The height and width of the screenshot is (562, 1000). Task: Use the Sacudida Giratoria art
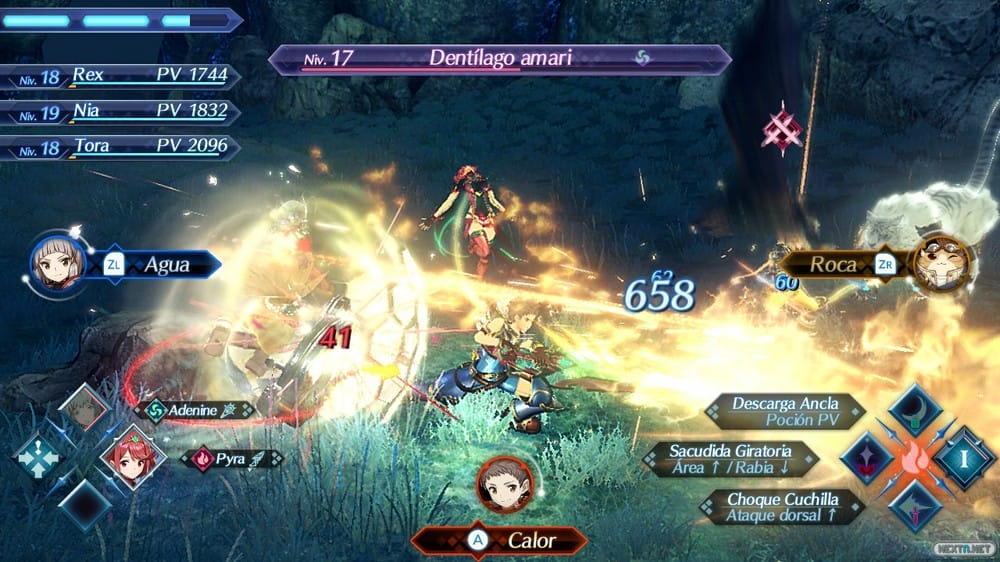click(732, 459)
